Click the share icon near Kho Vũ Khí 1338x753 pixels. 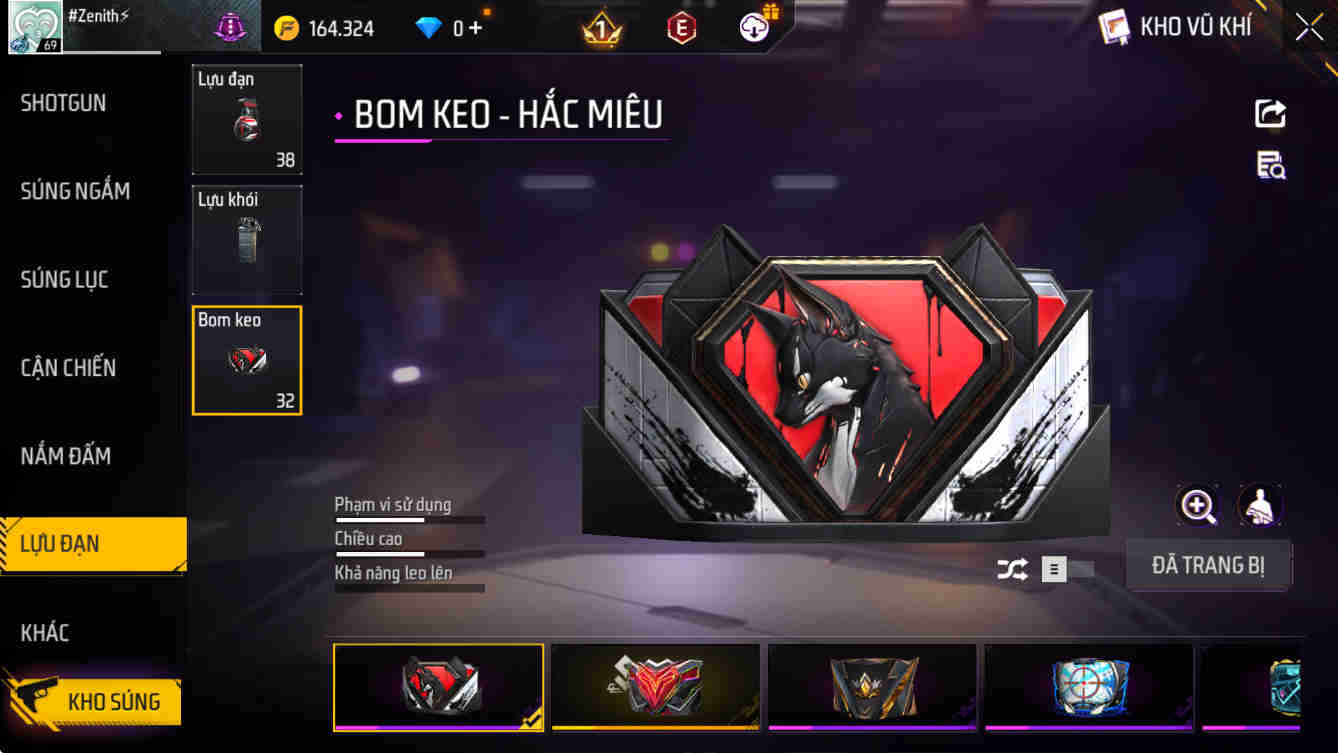click(1269, 113)
